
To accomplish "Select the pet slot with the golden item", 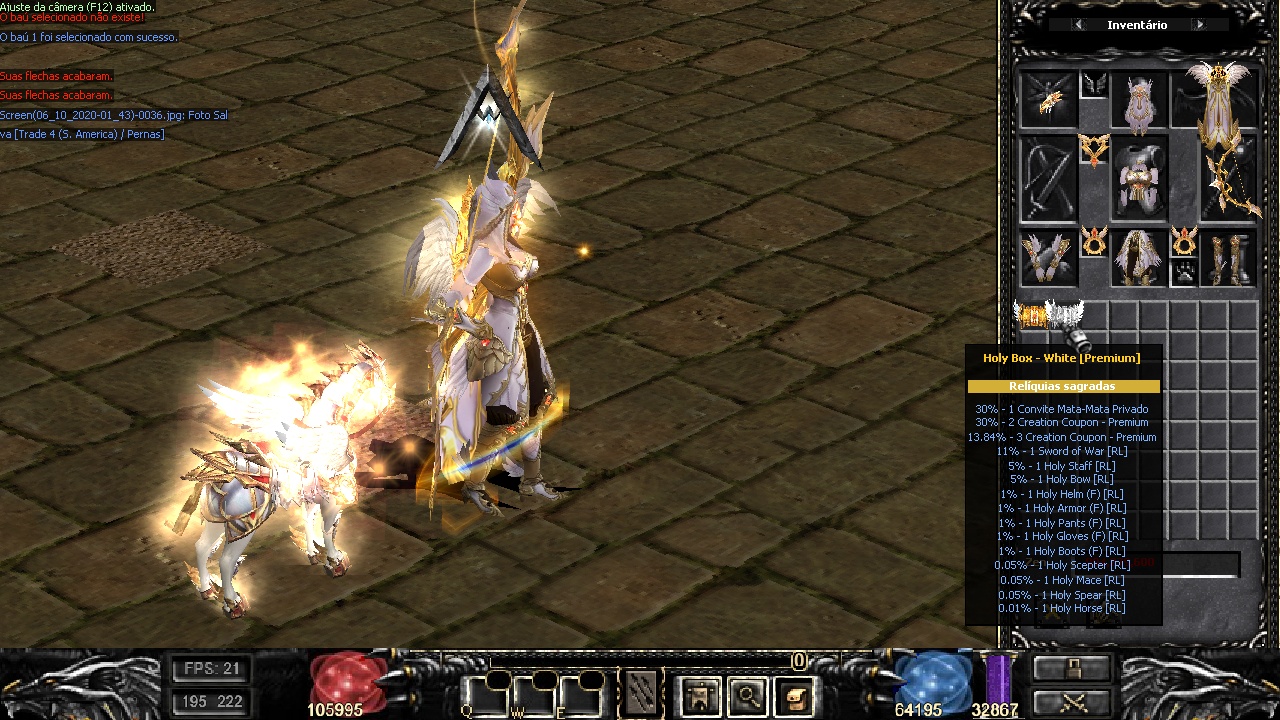I will [x=1048, y=100].
